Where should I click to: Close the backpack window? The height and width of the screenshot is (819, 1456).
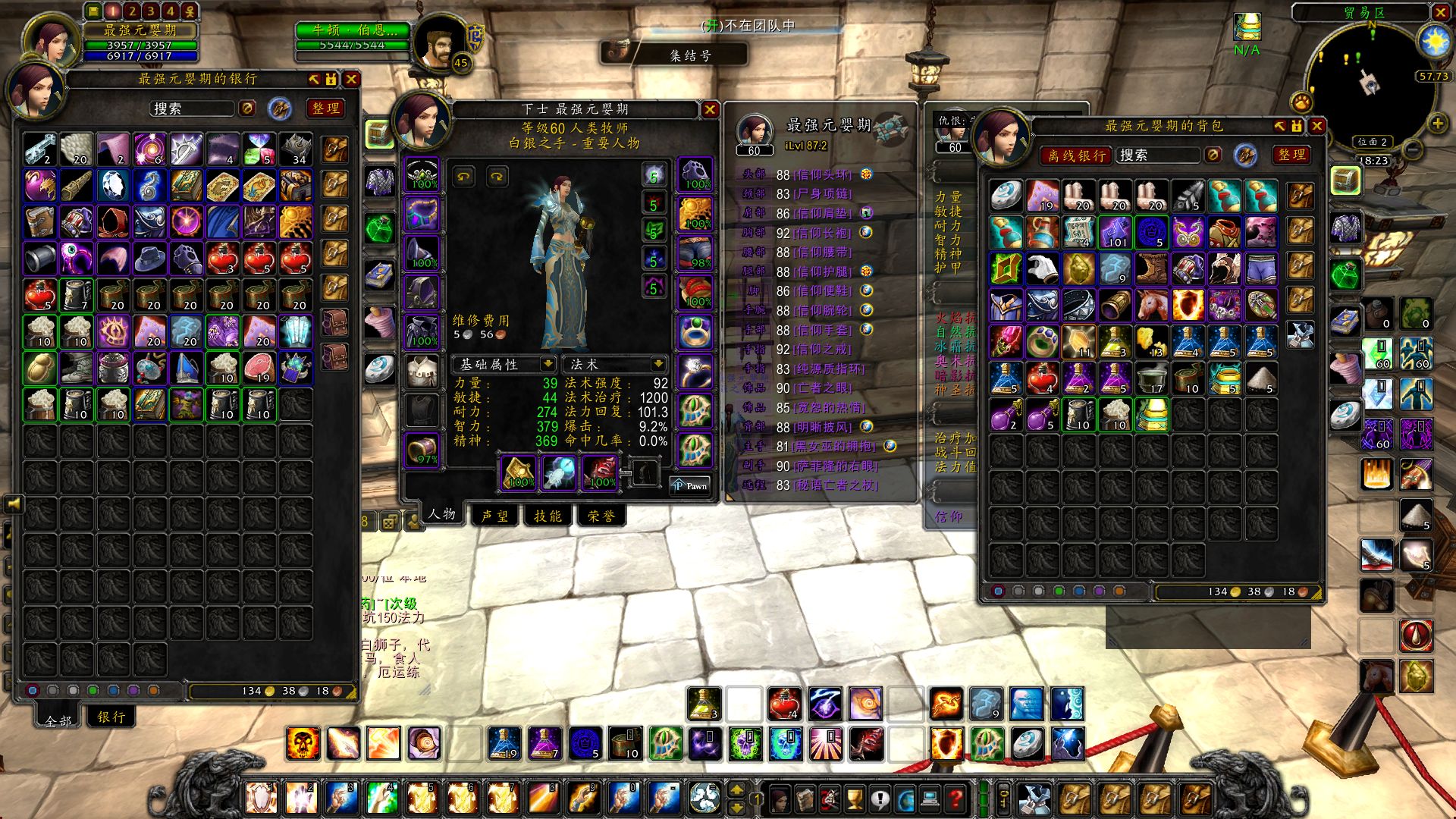[x=1317, y=126]
